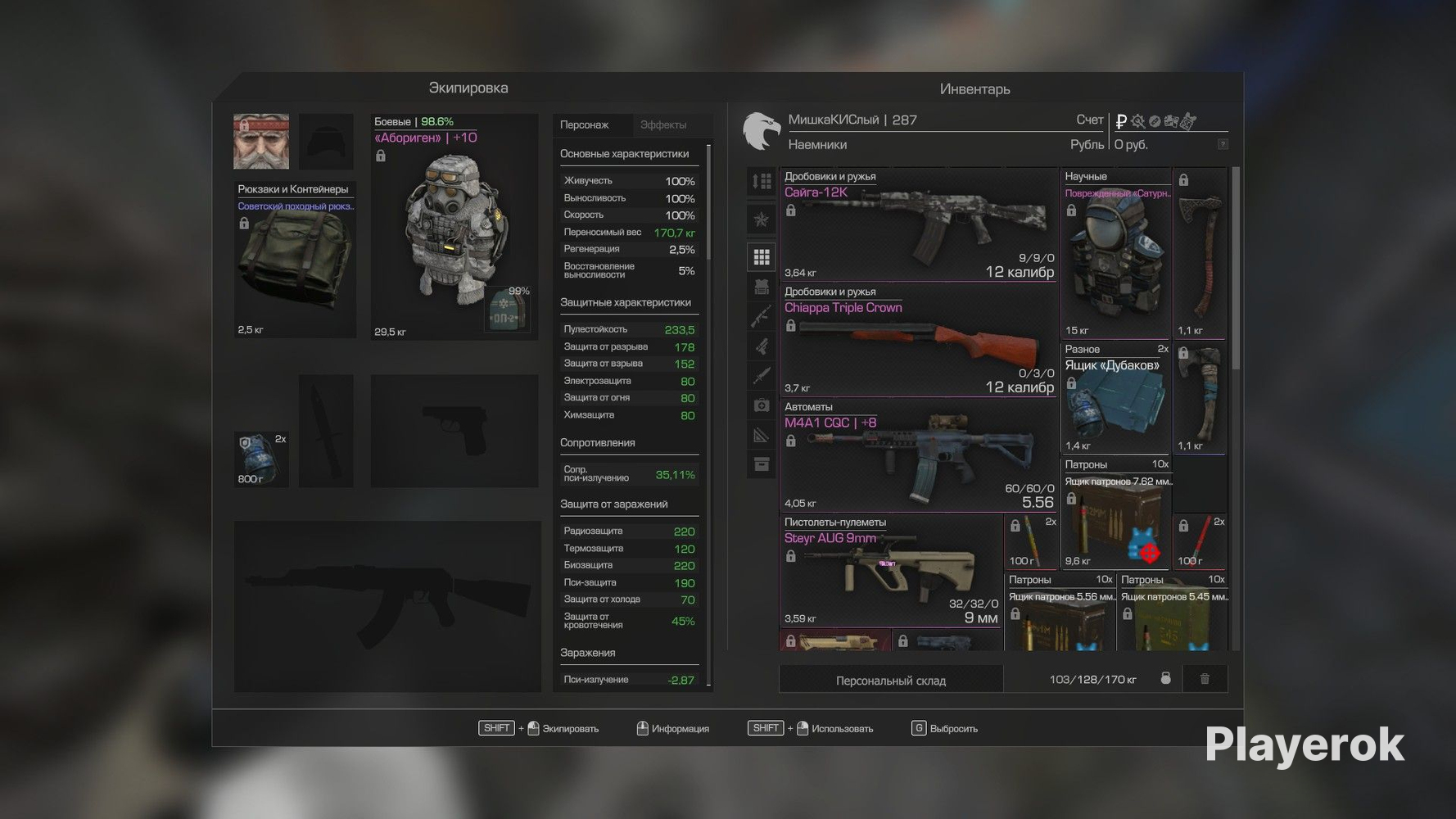Click the trash bin delete icon

coord(1205,679)
